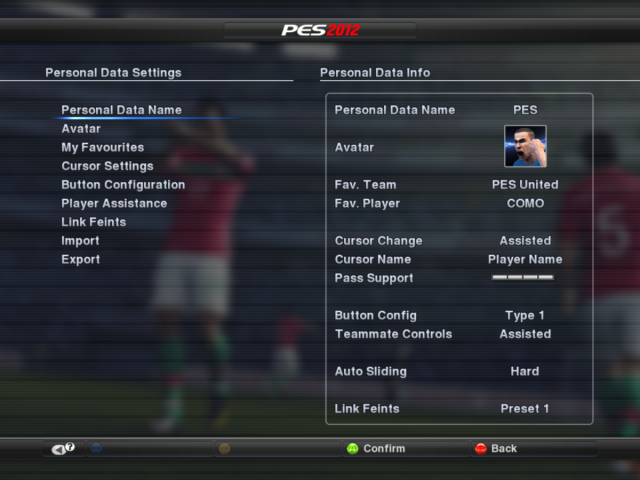Choose My Favourites from the list
Screen dimensions: 640x480
coord(103,147)
